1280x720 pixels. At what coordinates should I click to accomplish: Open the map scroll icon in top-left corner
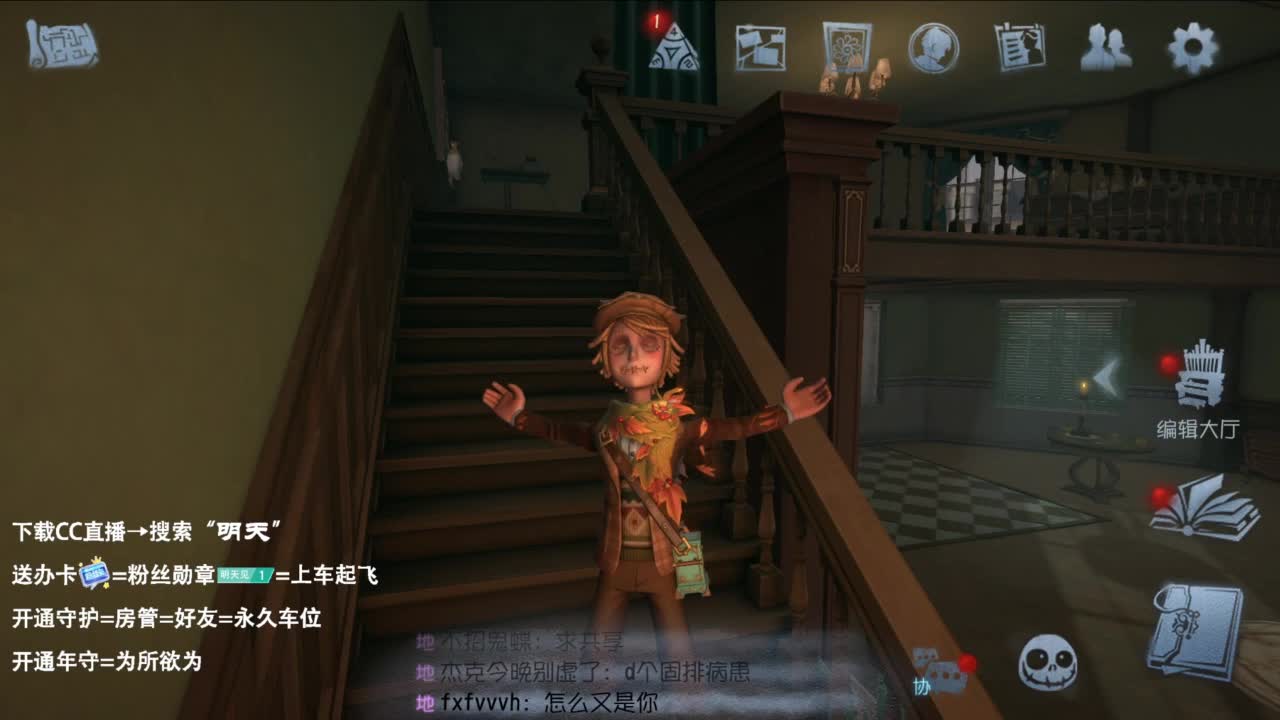coord(60,45)
